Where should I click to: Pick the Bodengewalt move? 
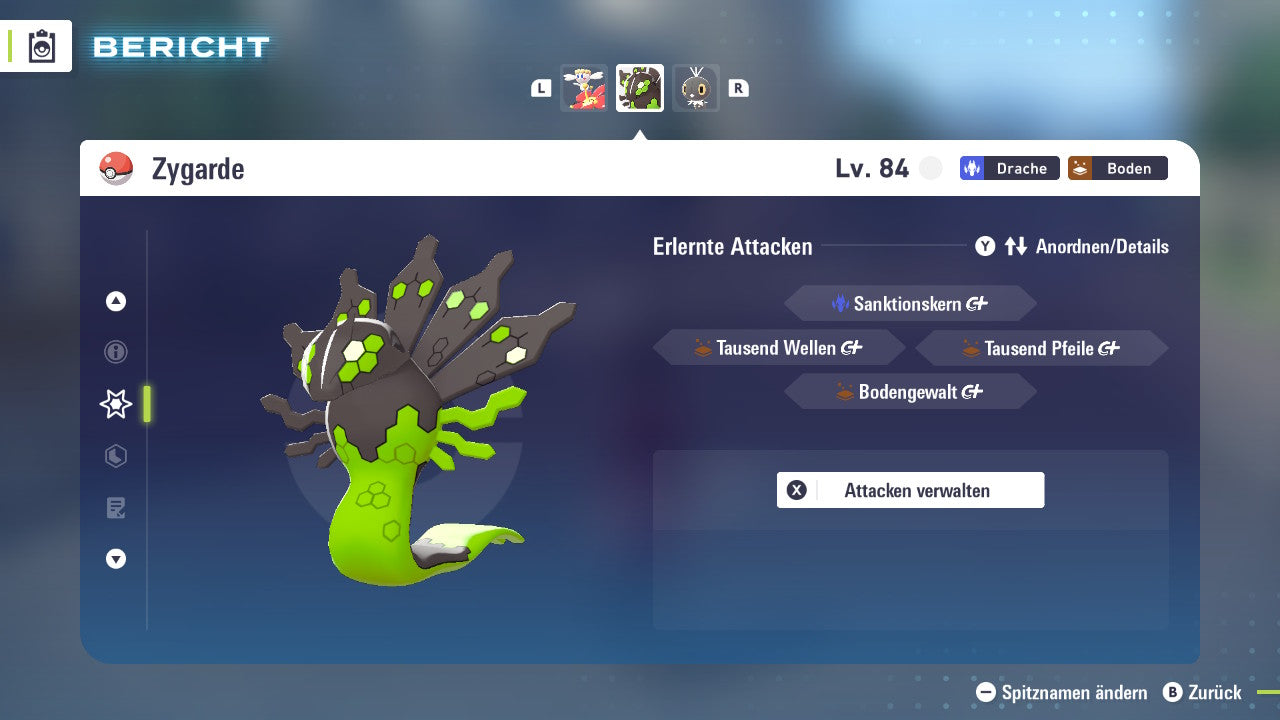pyautogui.click(x=910, y=392)
